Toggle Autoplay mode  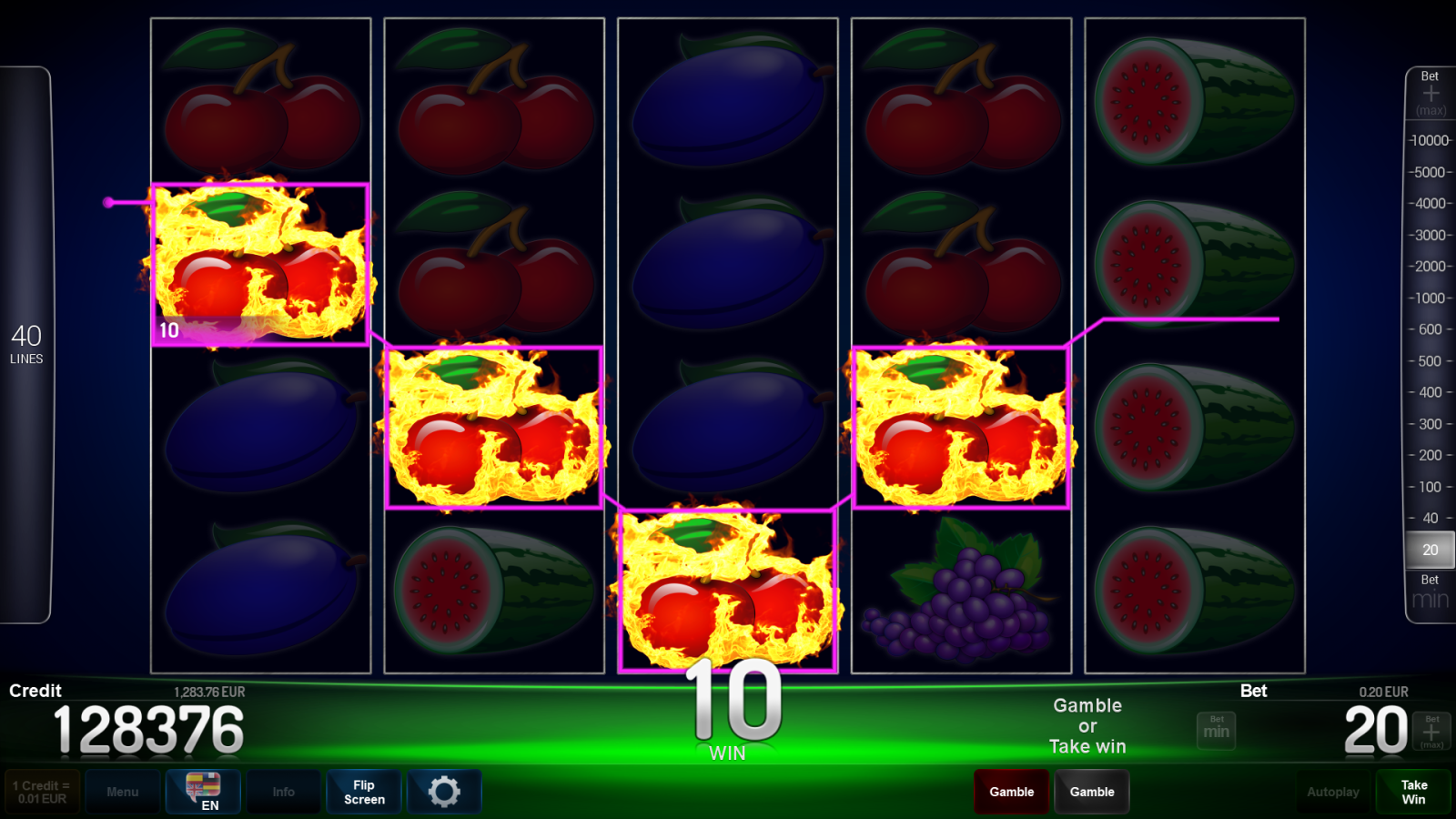[x=1333, y=791]
